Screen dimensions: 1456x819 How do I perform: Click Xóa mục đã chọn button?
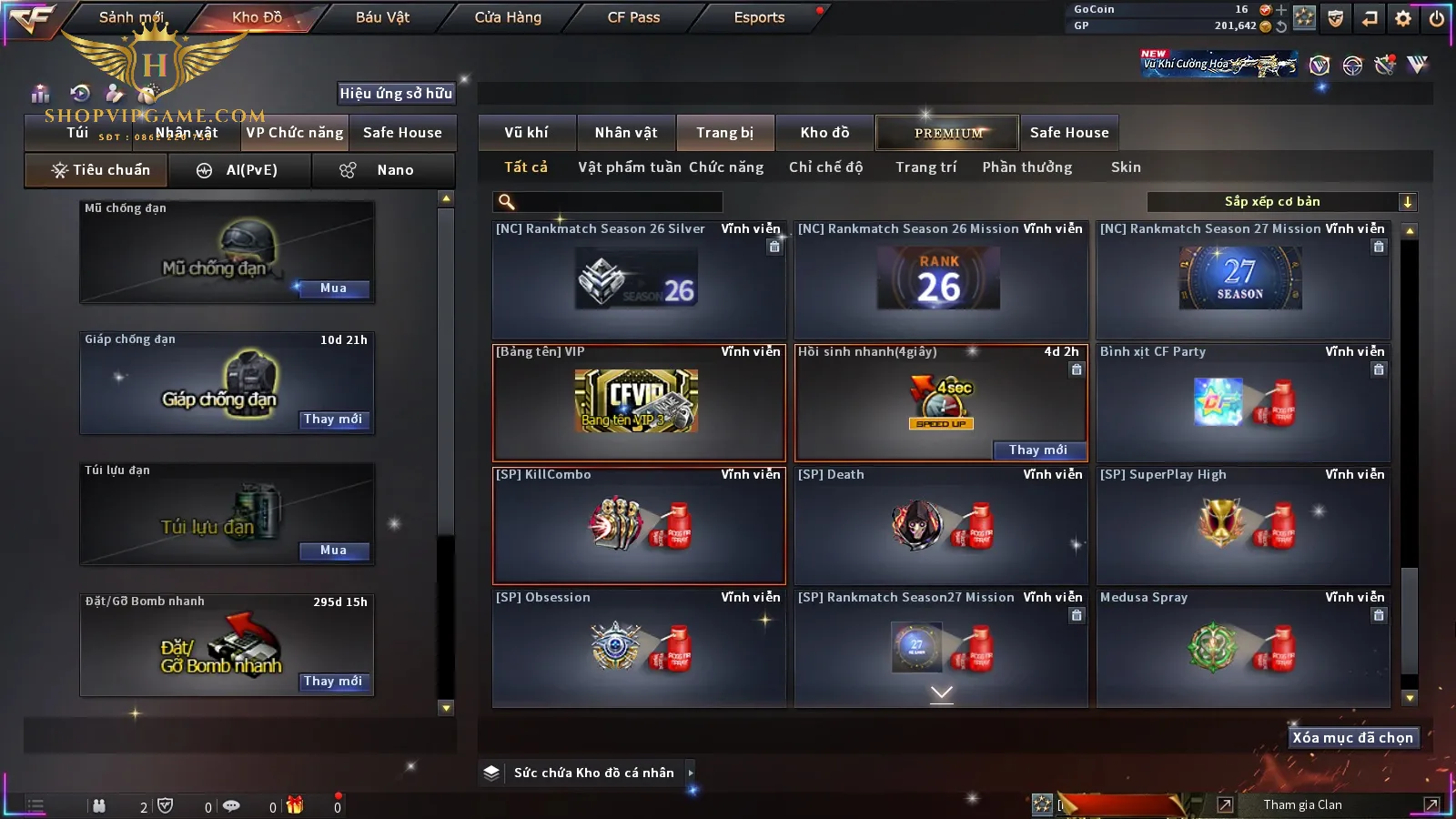click(x=1352, y=738)
